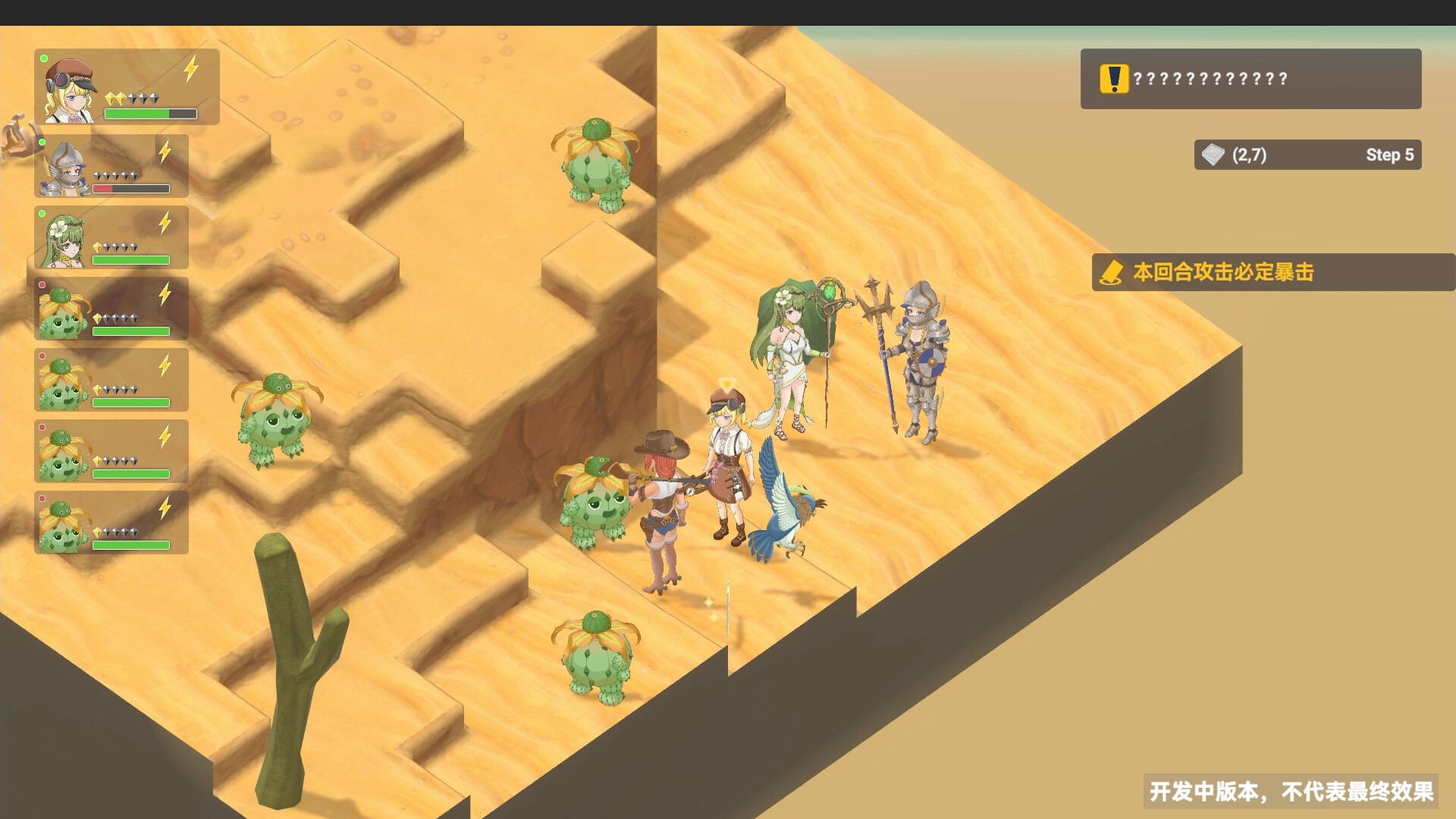
Task: Expand the Step 5 tile info panel
Action: click(x=1308, y=155)
